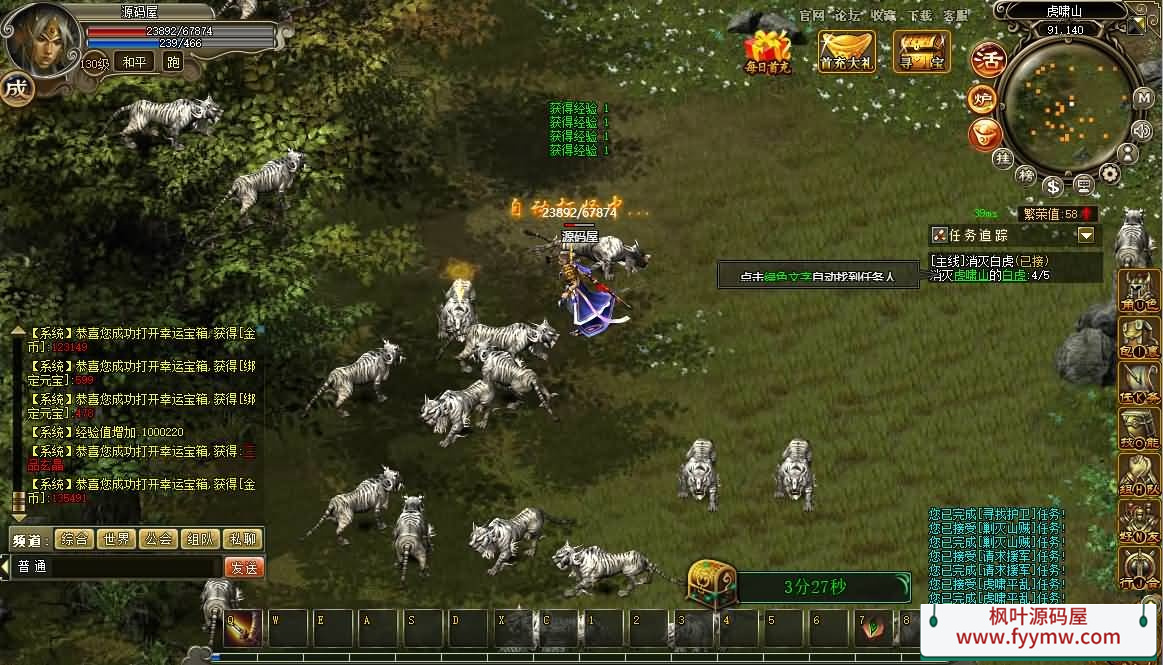
Task: Click the chat text input box
Action: (x=118, y=567)
